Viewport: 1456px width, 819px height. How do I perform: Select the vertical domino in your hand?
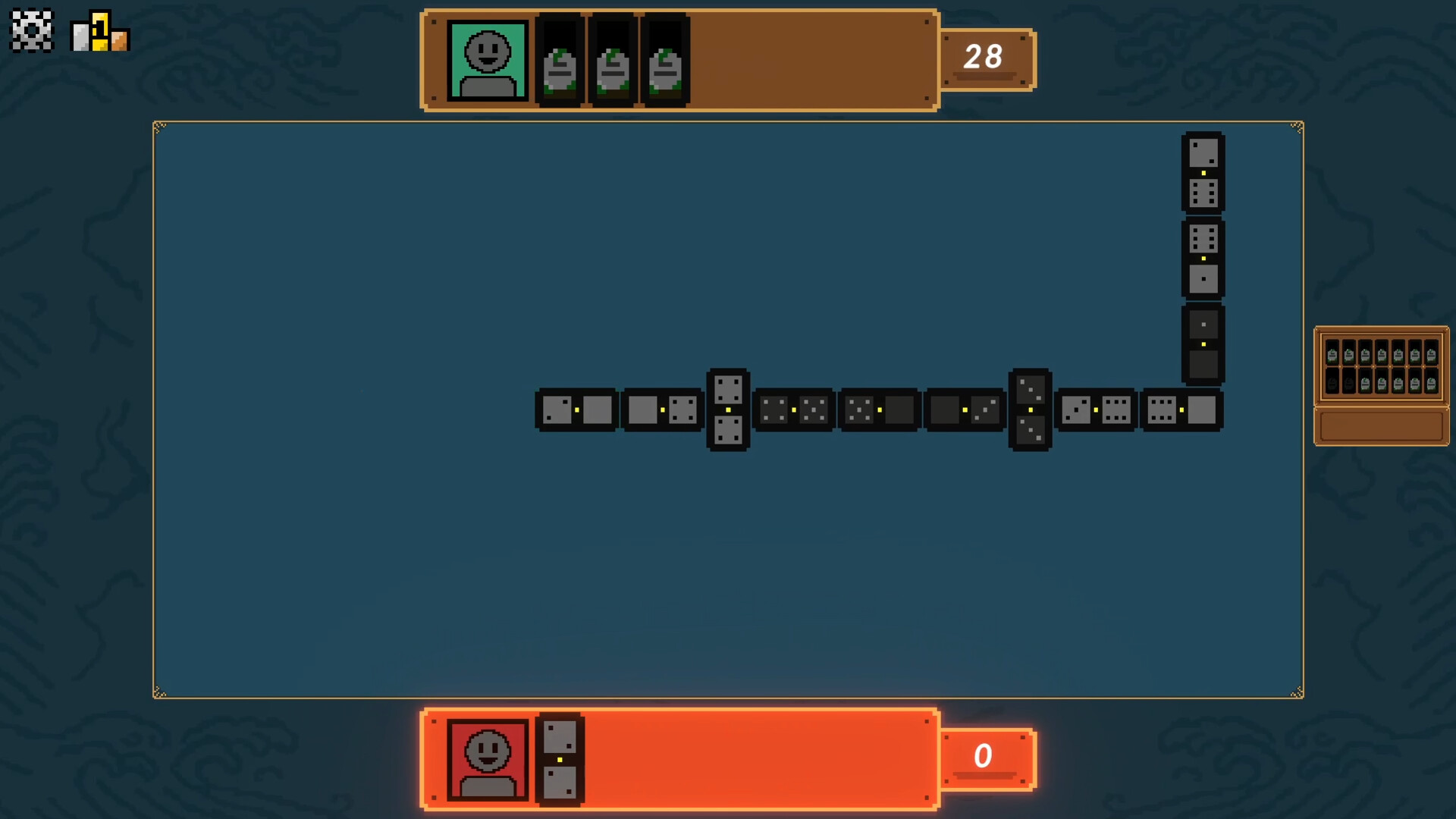click(560, 758)
